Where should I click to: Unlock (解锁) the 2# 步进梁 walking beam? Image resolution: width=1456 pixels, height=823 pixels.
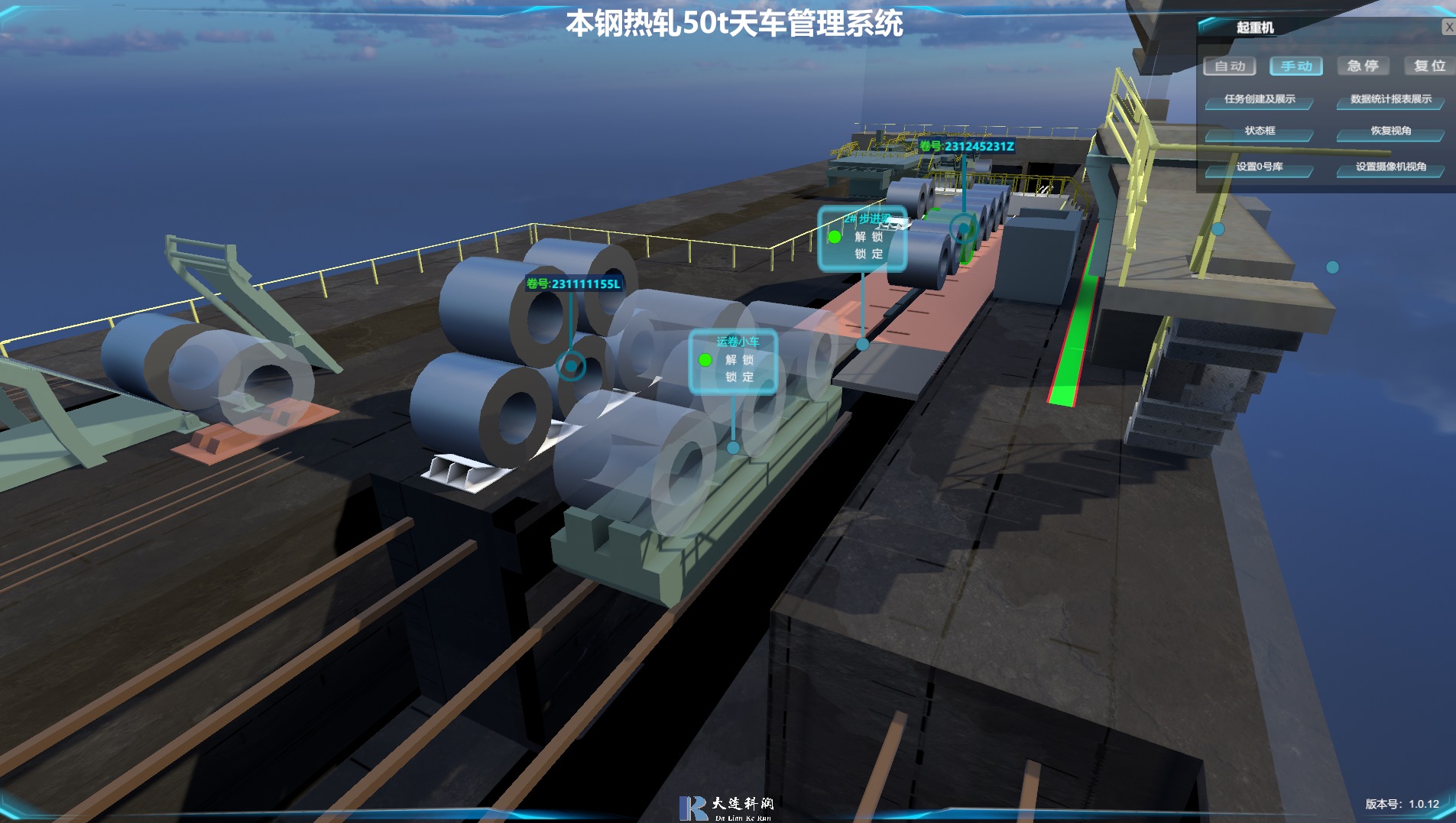tap(868, 237)
